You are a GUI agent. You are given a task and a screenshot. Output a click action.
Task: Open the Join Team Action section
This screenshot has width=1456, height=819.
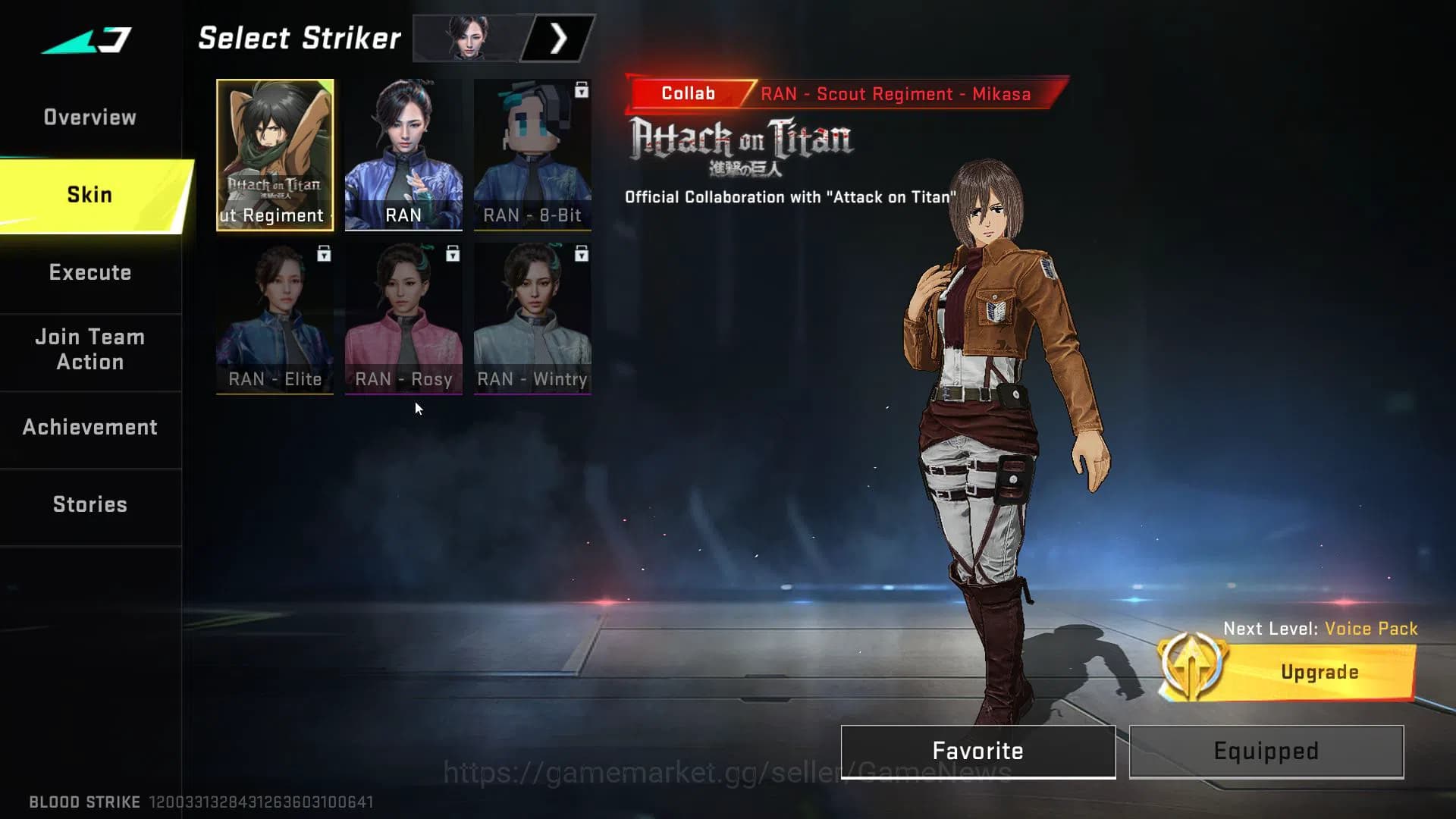pyautogui.click(x=89, y=349)
